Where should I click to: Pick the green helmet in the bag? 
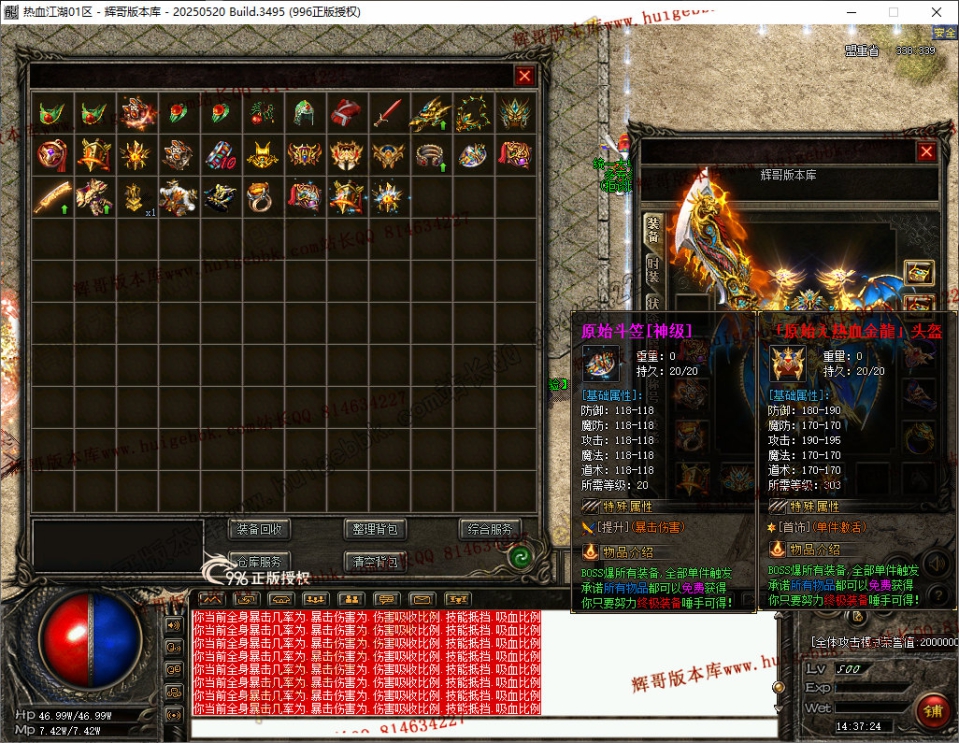click(x=304, y=113)
